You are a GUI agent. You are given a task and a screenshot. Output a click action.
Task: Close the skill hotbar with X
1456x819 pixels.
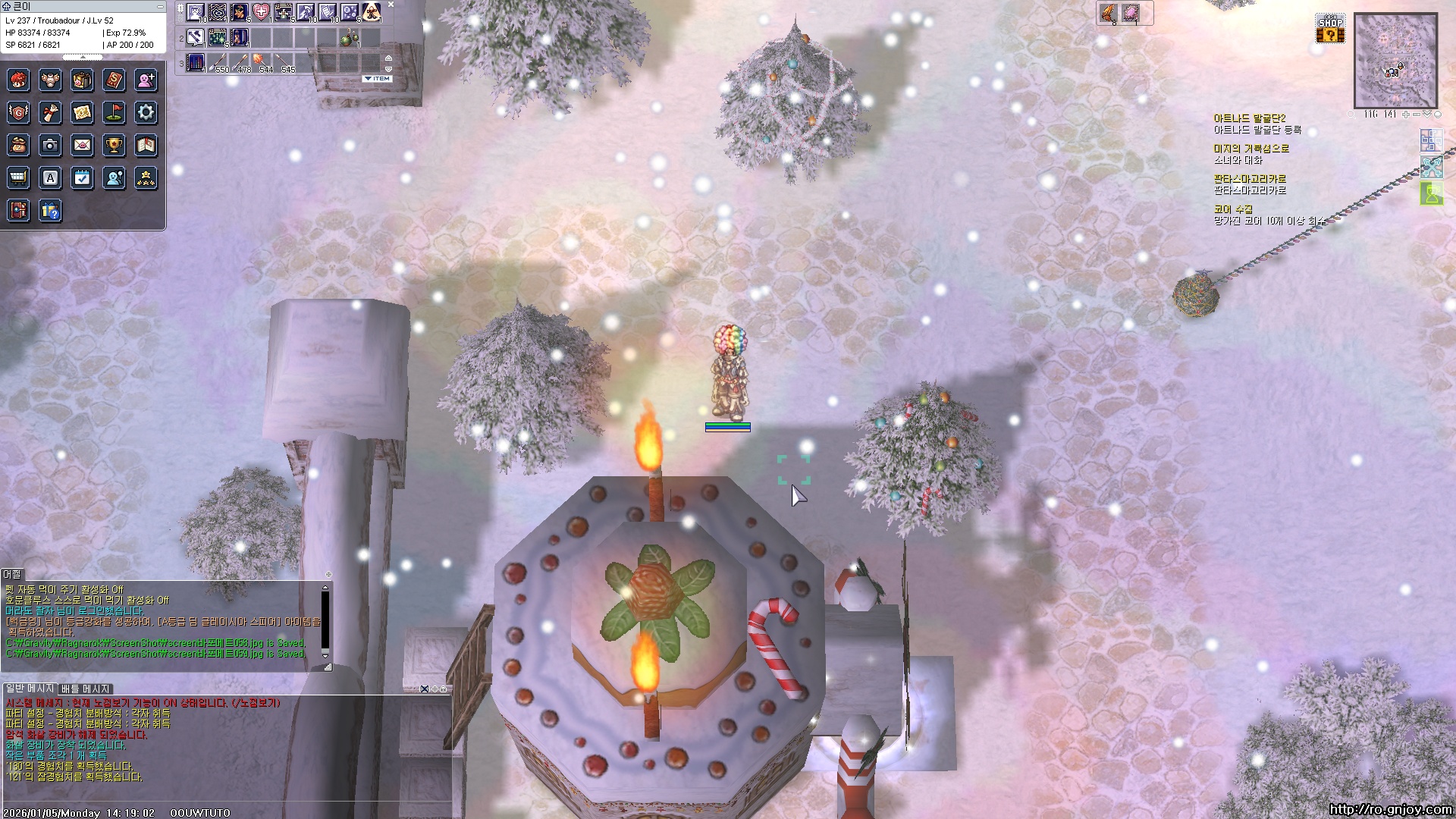pyautogui.click(x=391, y=5)
